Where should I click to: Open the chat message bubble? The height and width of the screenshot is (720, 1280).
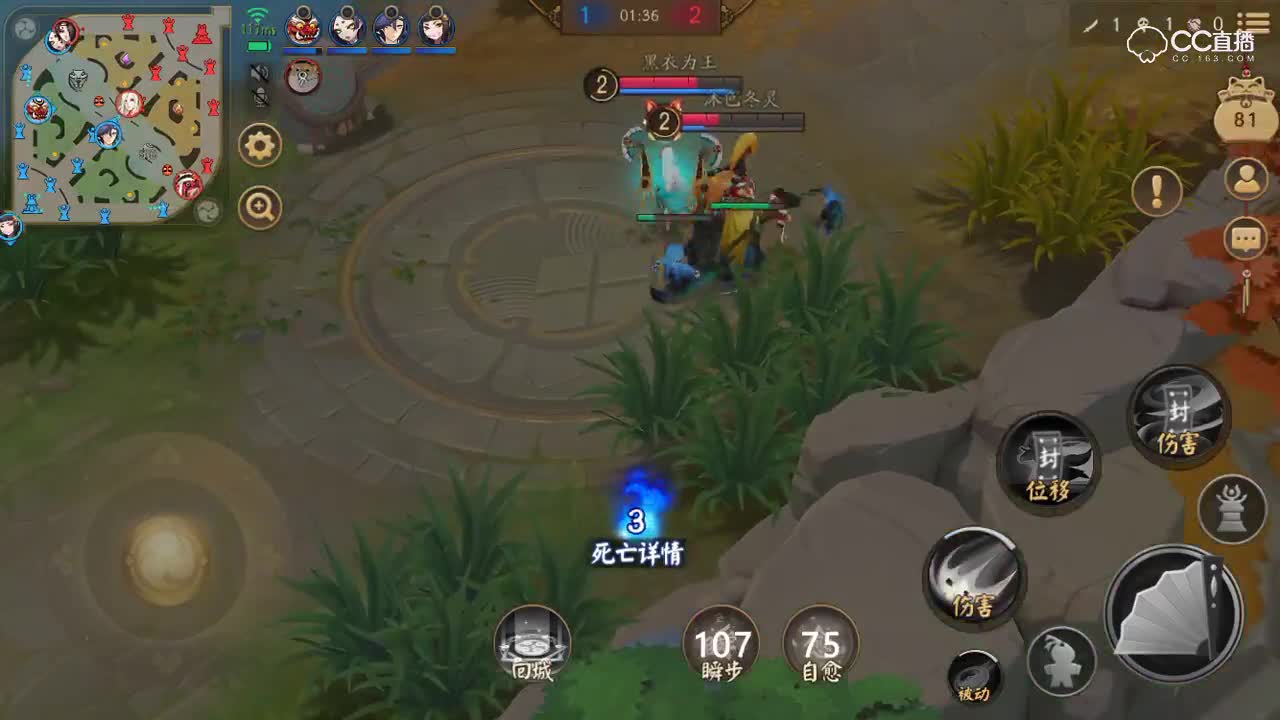pos(1245,238)
